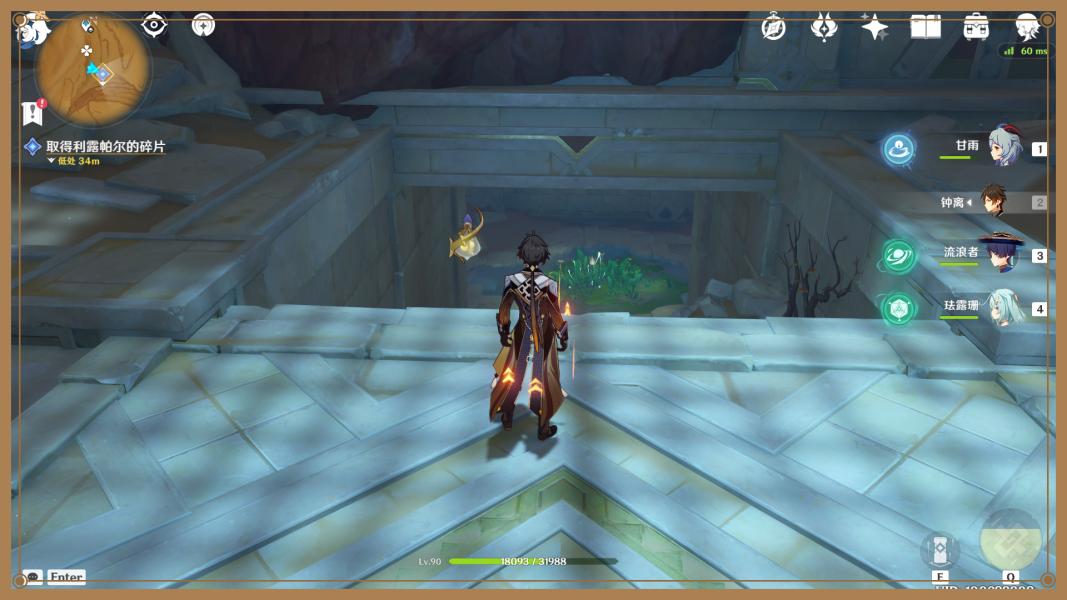Switch to party member 流浪者

[x=1001, y=254]
